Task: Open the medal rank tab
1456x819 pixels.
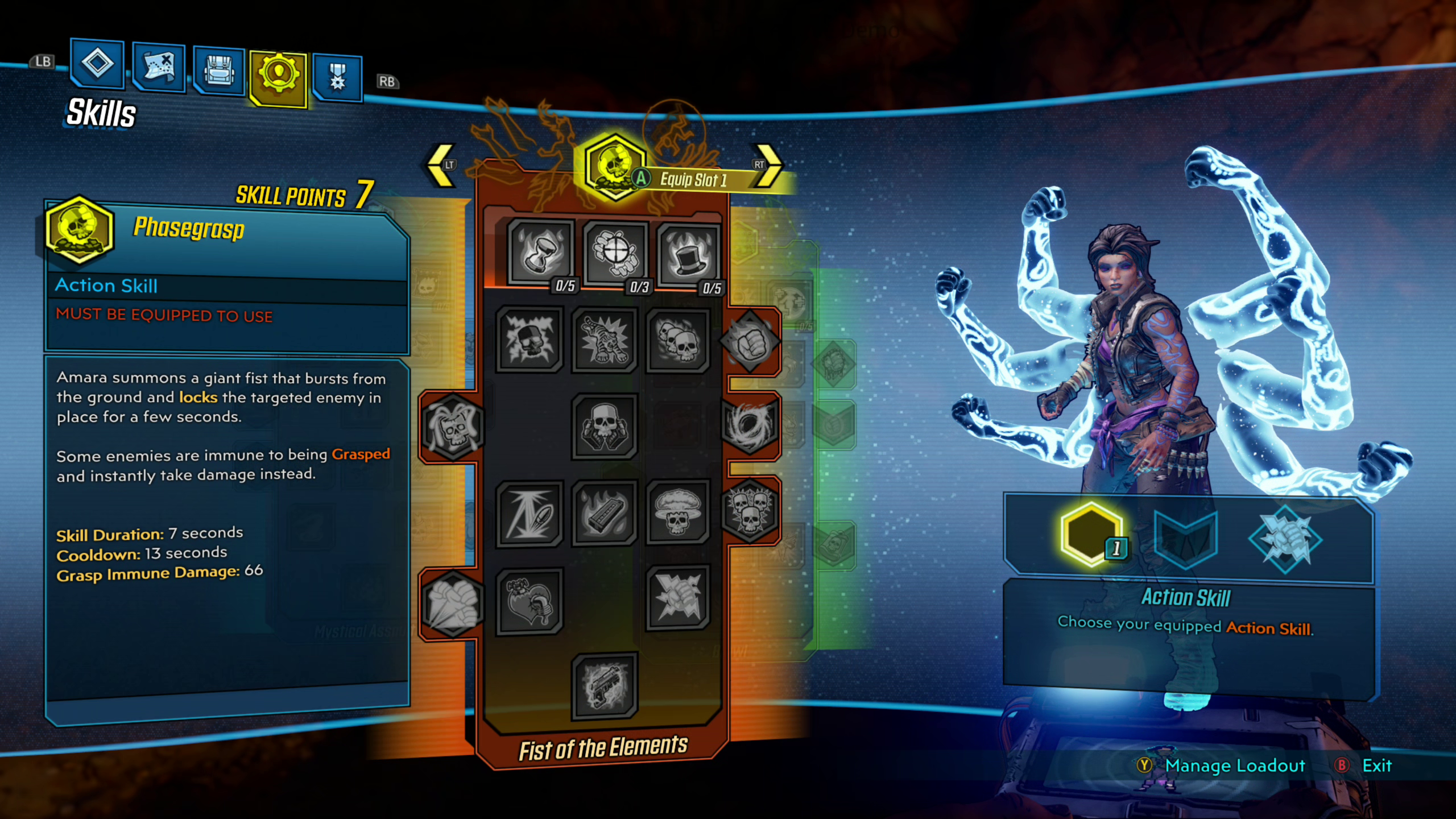Action: pos(337,78)
